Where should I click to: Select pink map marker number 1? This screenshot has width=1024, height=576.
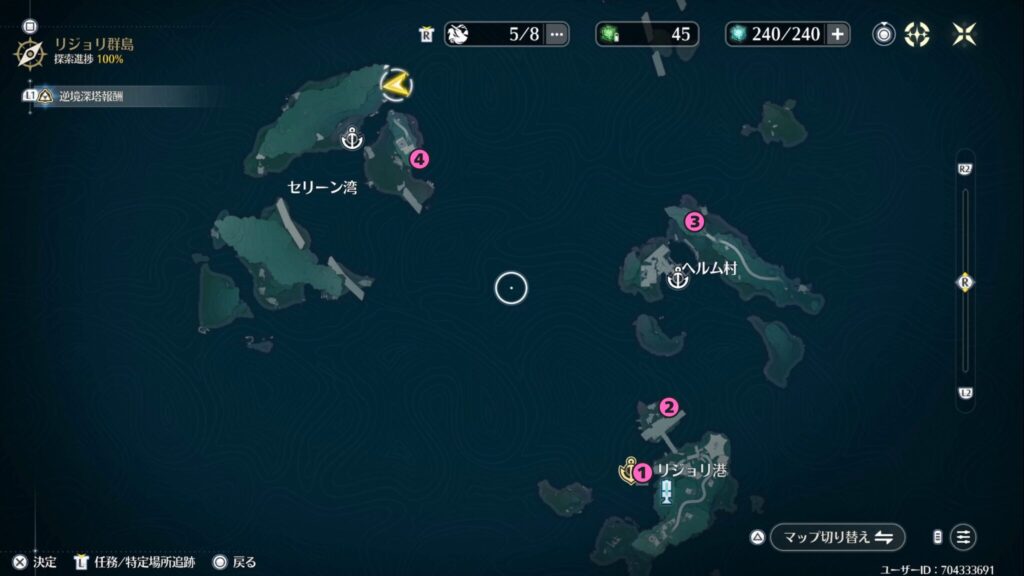(x=642, y=470)
